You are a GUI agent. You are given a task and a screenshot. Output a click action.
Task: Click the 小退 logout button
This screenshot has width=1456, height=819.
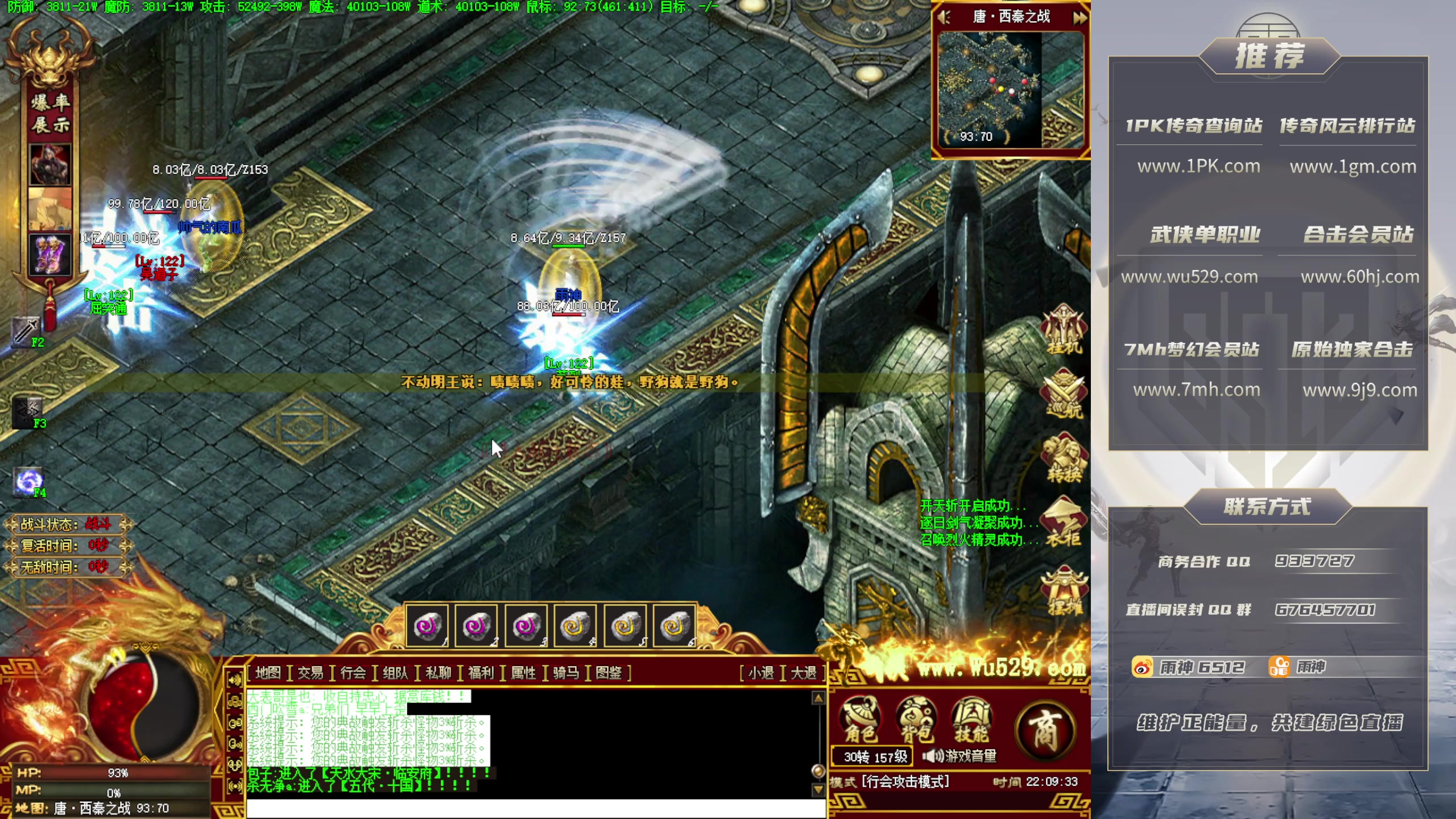coord(761,673)
